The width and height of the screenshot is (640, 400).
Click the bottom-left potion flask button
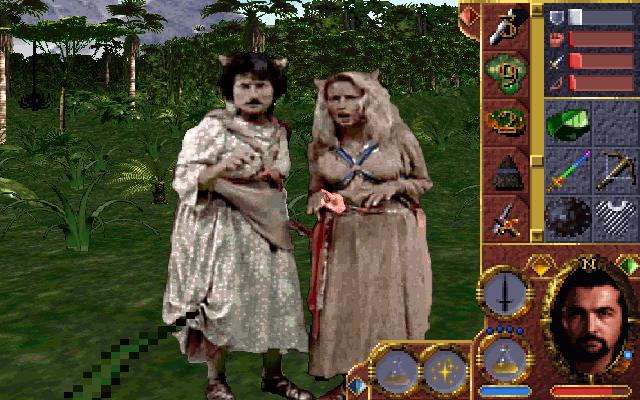(x=396, y=370)
